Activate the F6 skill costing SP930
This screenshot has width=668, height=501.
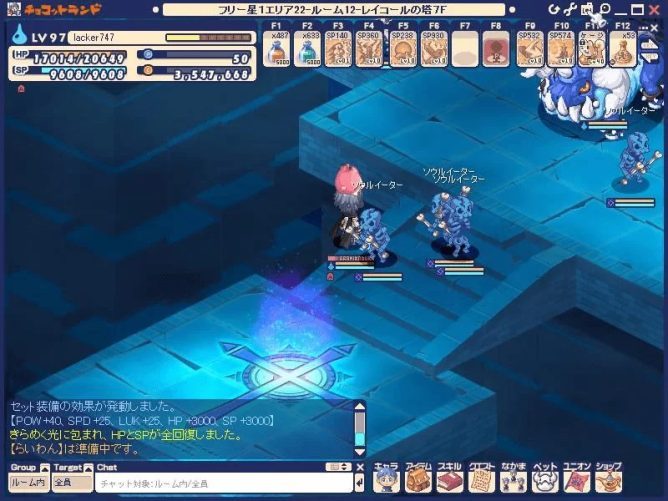pos(433,48)
